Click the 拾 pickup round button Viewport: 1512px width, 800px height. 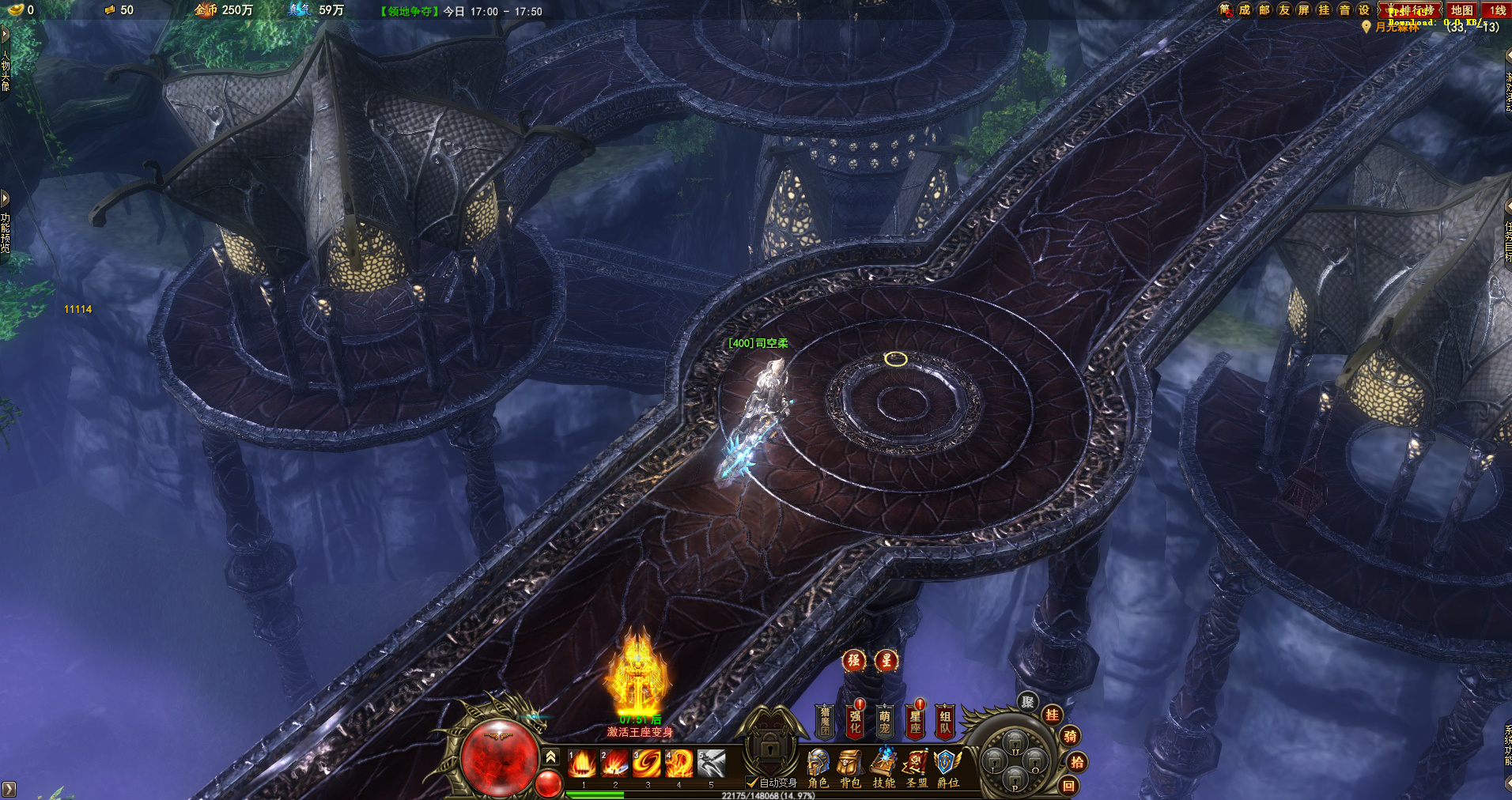[1077, 762]
